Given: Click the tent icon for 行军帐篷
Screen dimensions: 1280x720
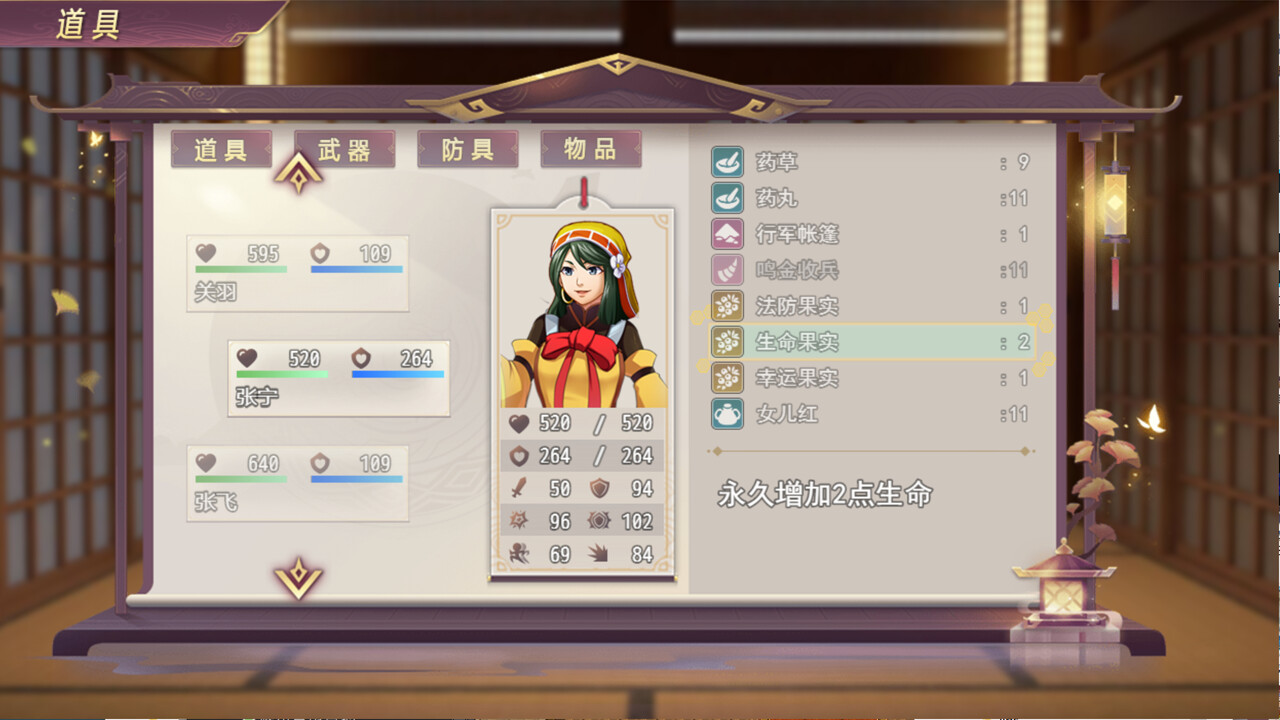Looking at the screenshot, I should [x=722, y=234].
